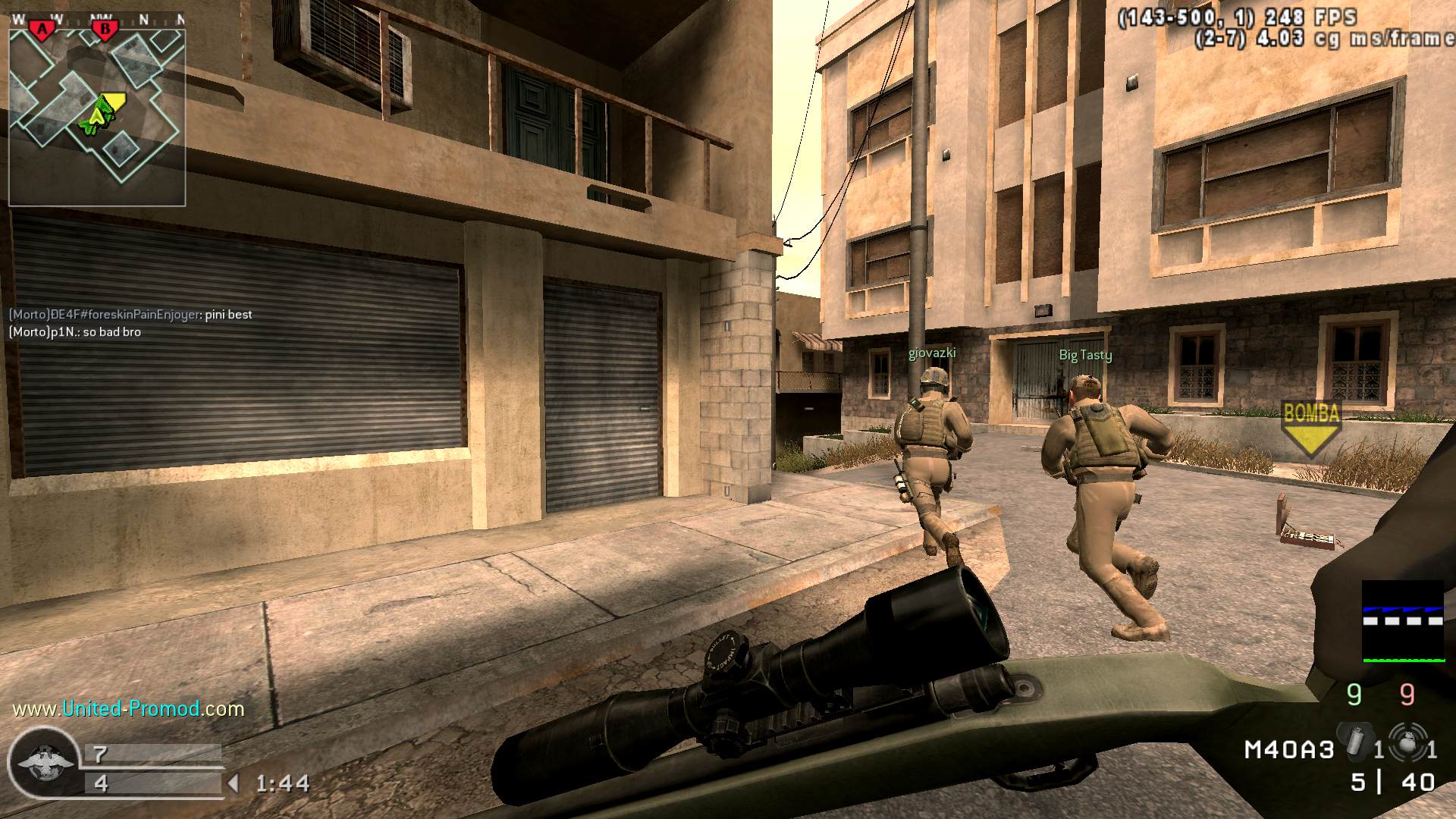Click p1N's "so bad bro" chat message
Screen dimensions: 1456x819
(x=74, y=332)
